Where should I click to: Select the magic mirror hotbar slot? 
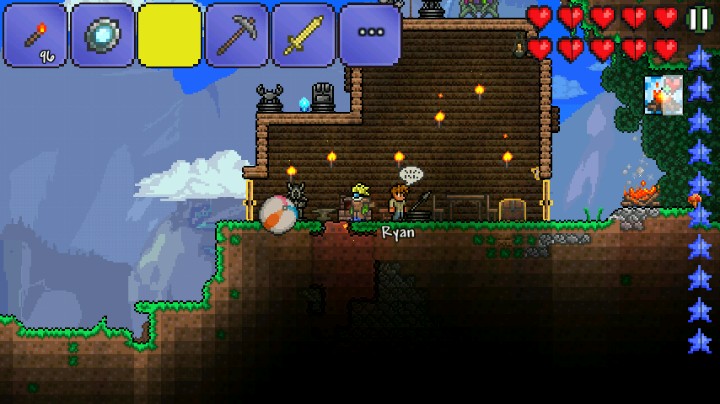[x=102, y=35]
